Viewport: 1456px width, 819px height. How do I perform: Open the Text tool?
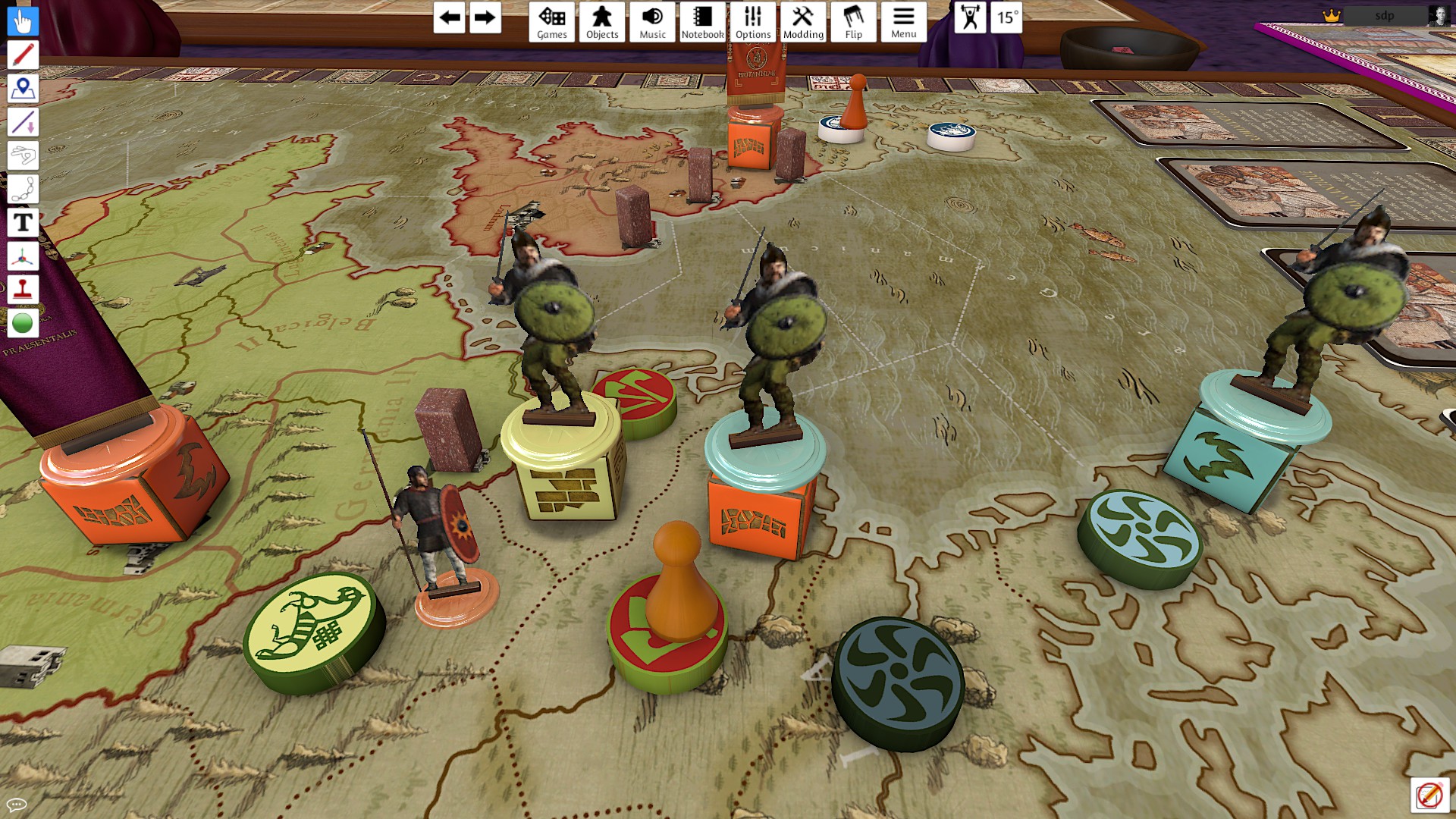[23, 222]
